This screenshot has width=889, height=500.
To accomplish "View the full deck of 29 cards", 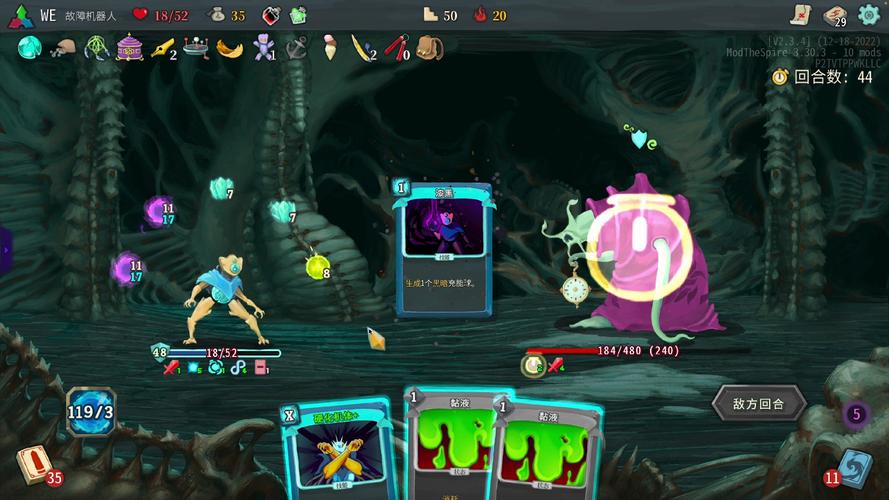I will [x=834, y=15].
